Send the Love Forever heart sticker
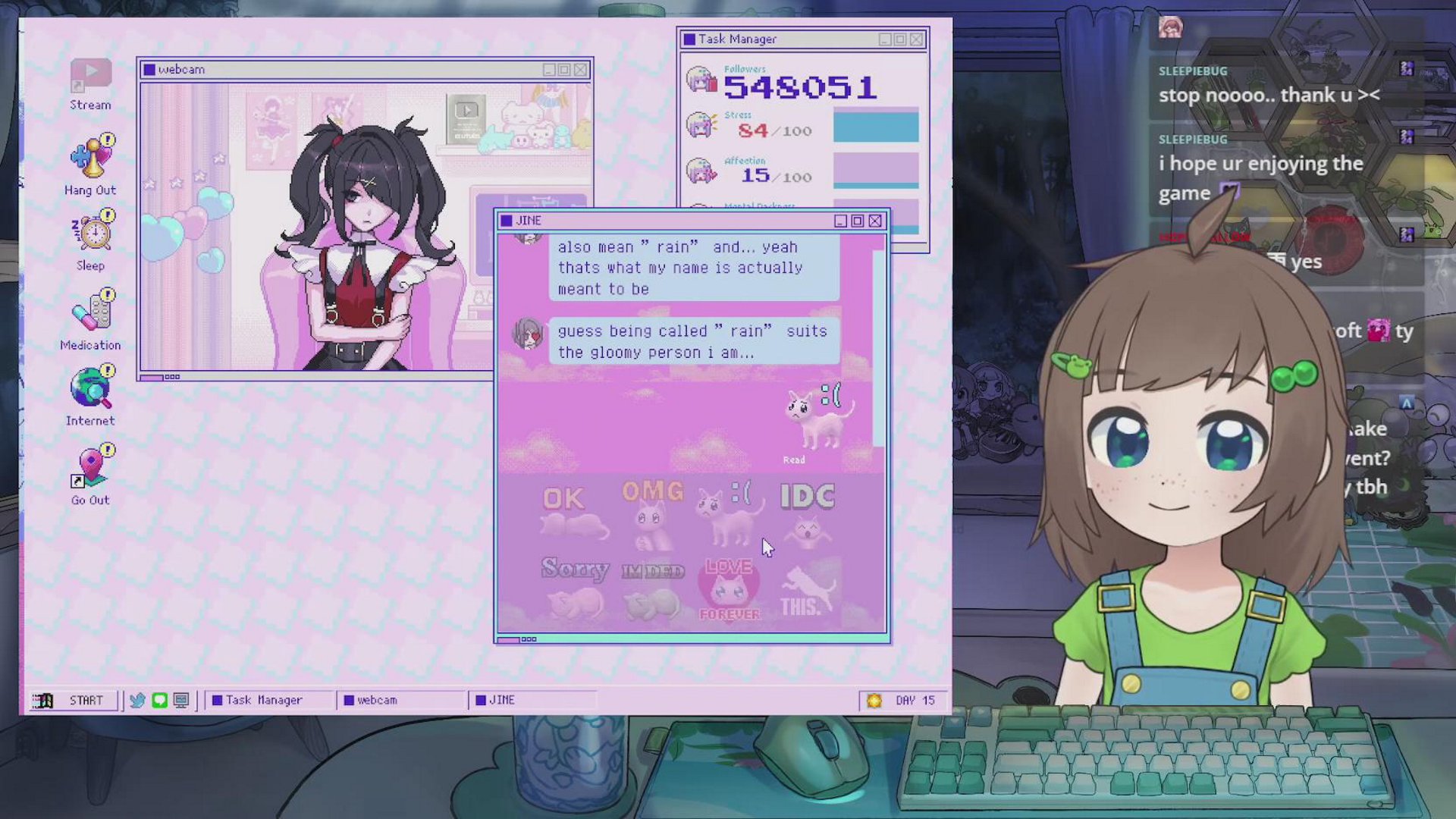Viewport: 1456px width, 819px height. pos(729,590)
